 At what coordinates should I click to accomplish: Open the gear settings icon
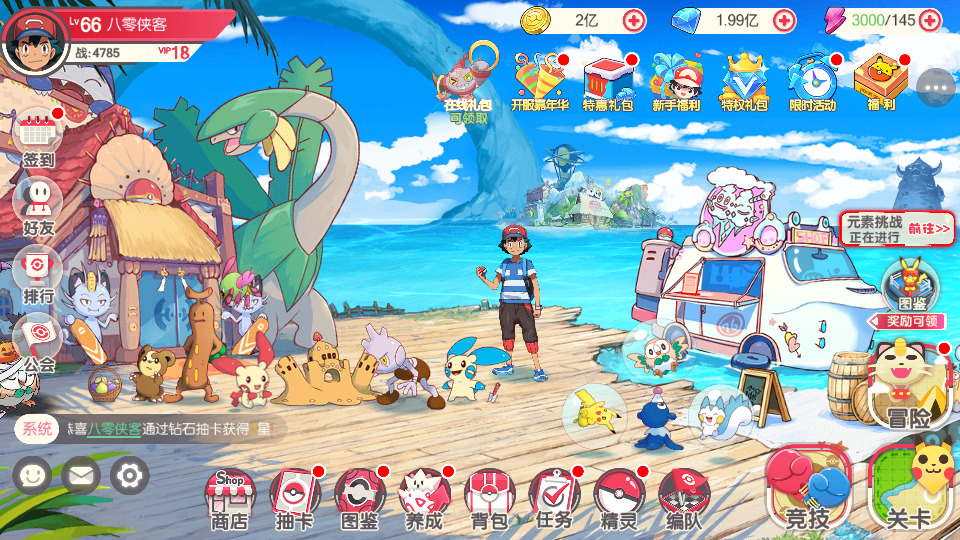pos(129,475)
